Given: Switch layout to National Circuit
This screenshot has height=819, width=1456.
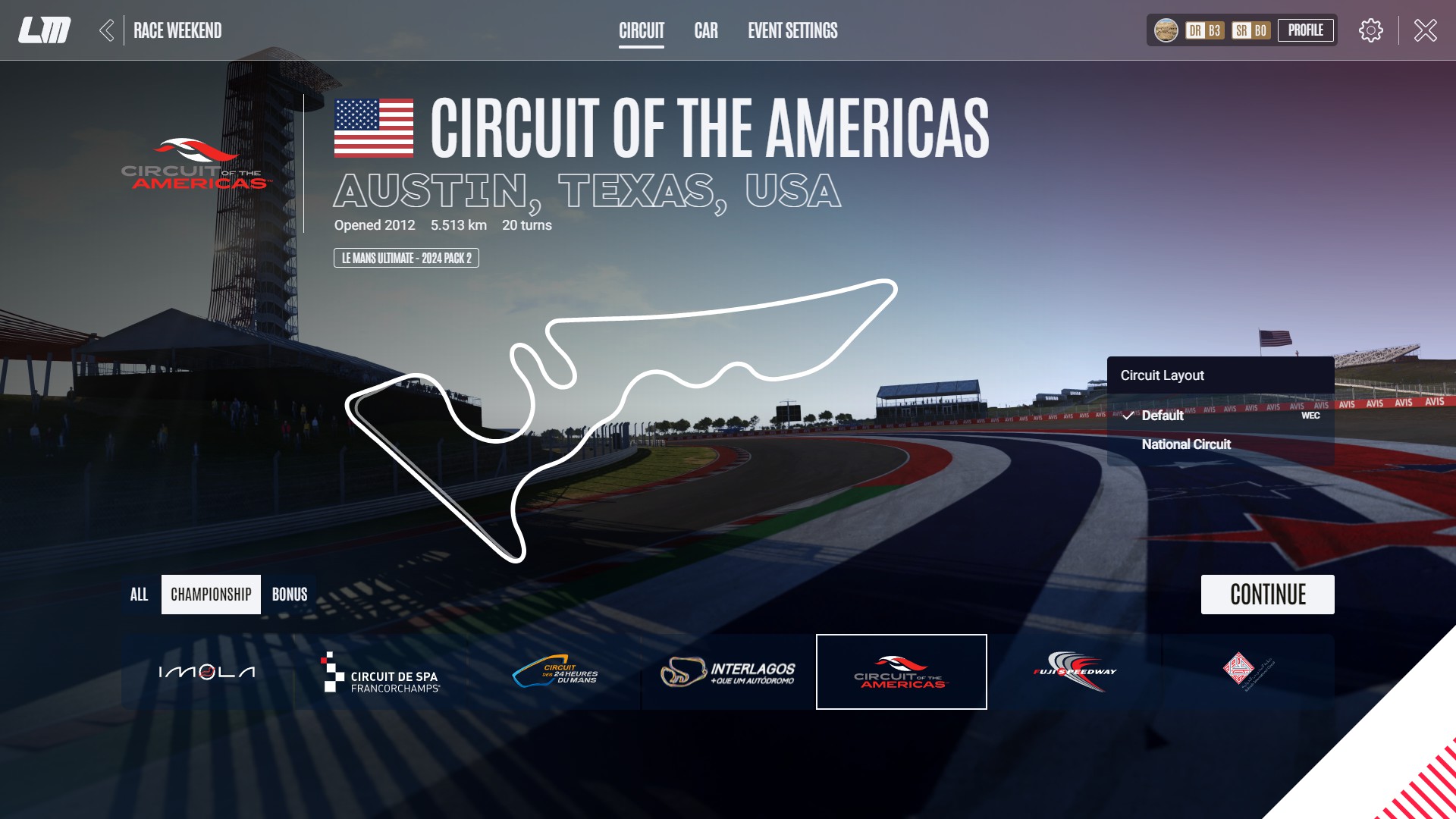Looking at the screenshot, I should pos(1185,444).
